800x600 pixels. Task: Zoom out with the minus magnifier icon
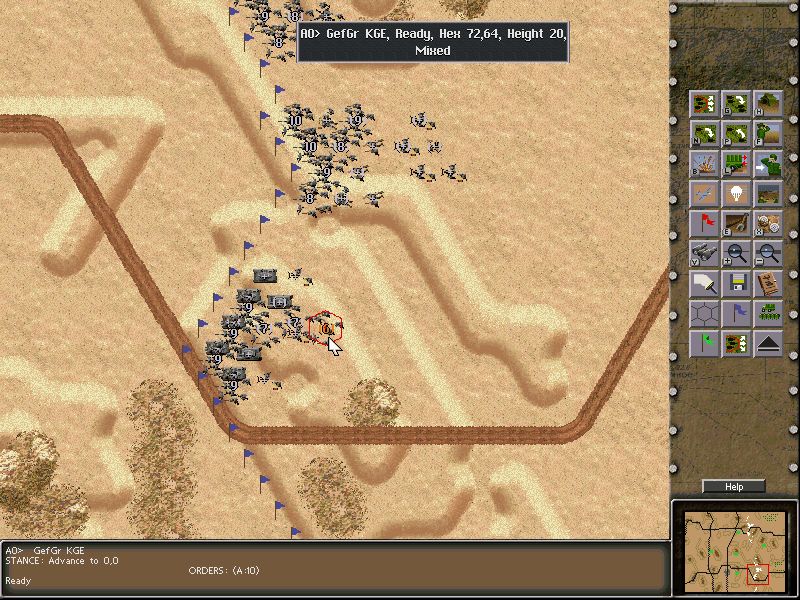click(x=768, y=253)
